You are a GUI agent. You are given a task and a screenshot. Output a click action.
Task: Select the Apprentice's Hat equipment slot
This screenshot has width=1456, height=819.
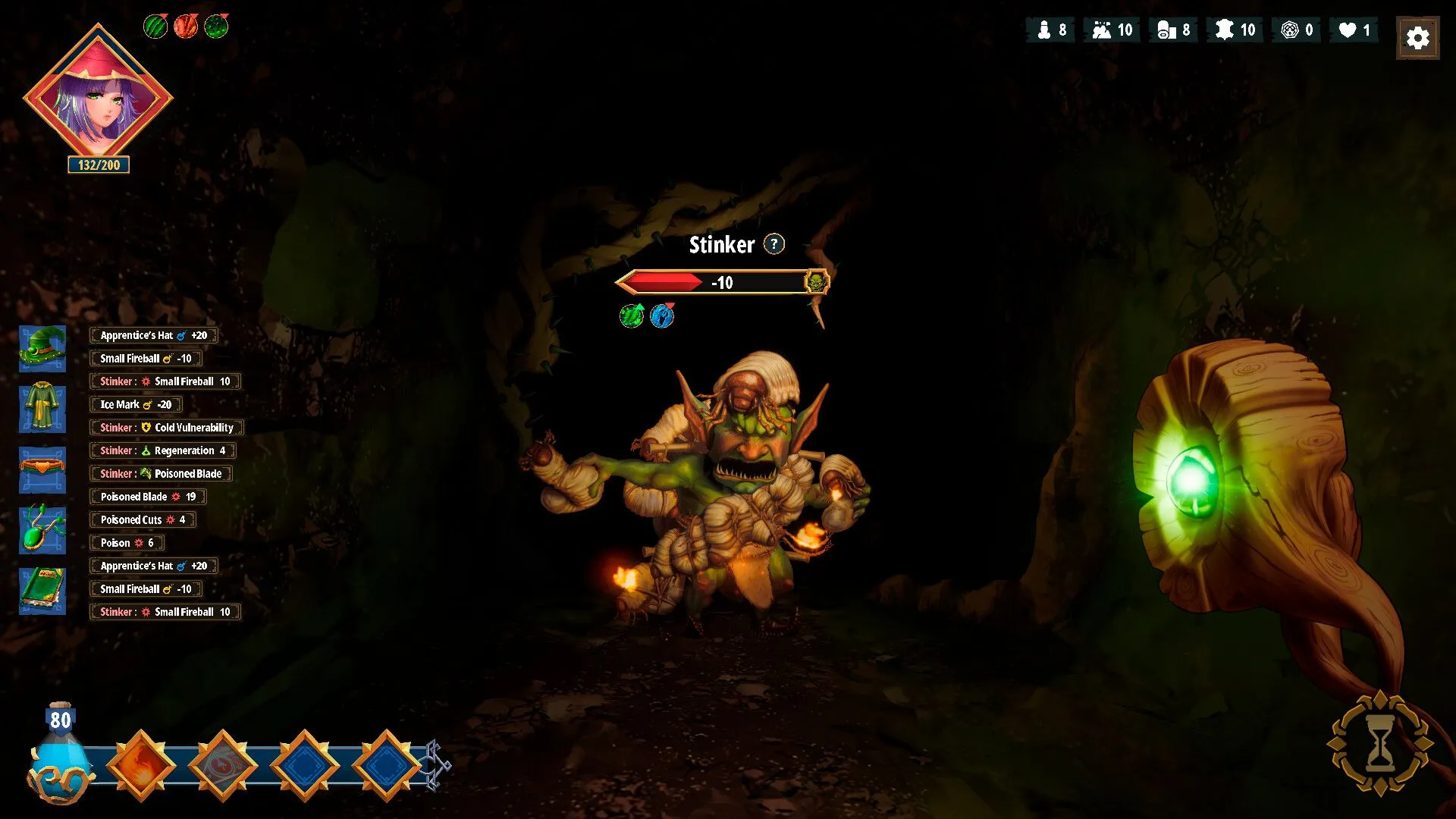click(x=42, y=348)
